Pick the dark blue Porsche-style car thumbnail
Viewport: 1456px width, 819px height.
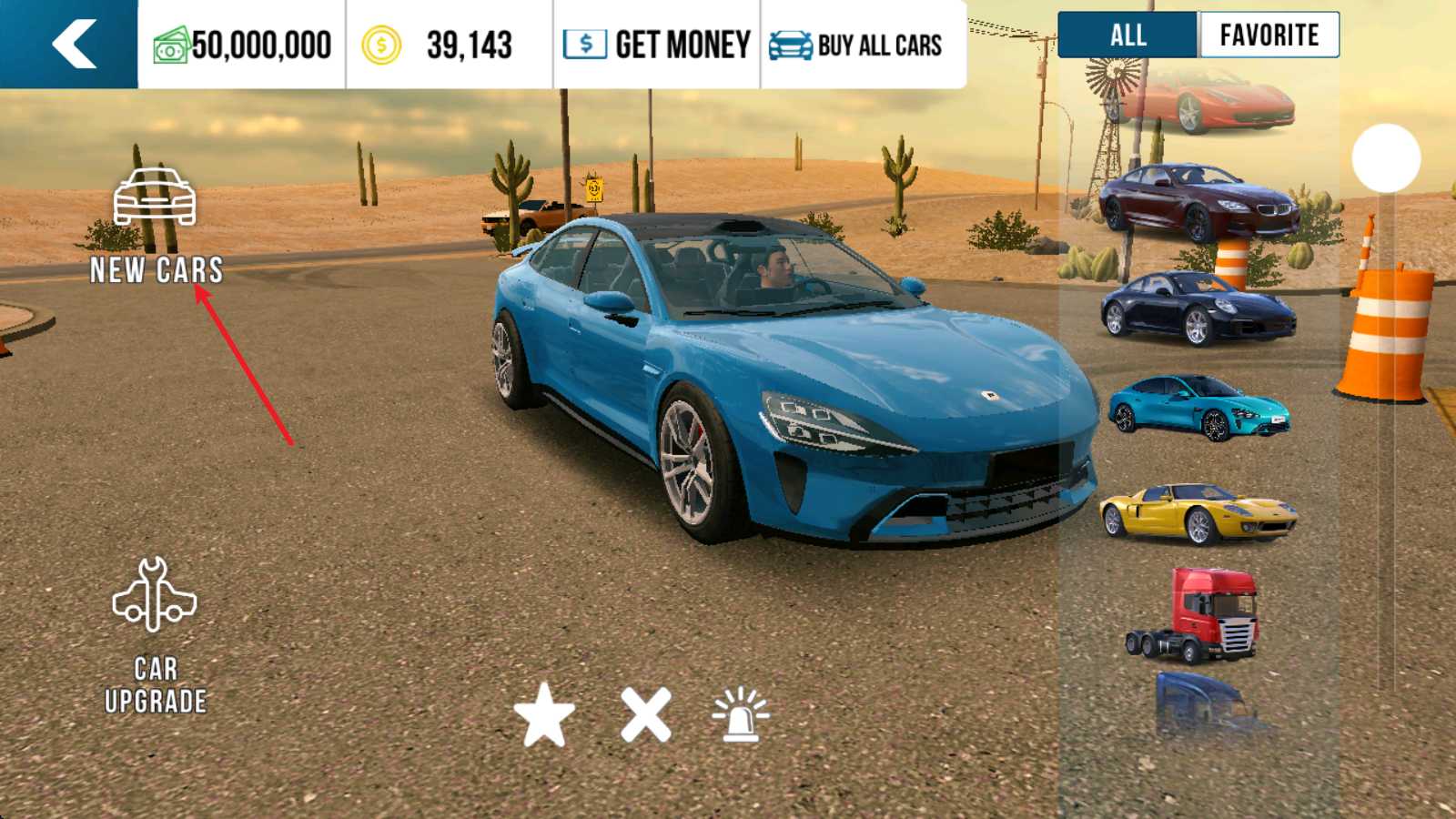pos(1198,308)
